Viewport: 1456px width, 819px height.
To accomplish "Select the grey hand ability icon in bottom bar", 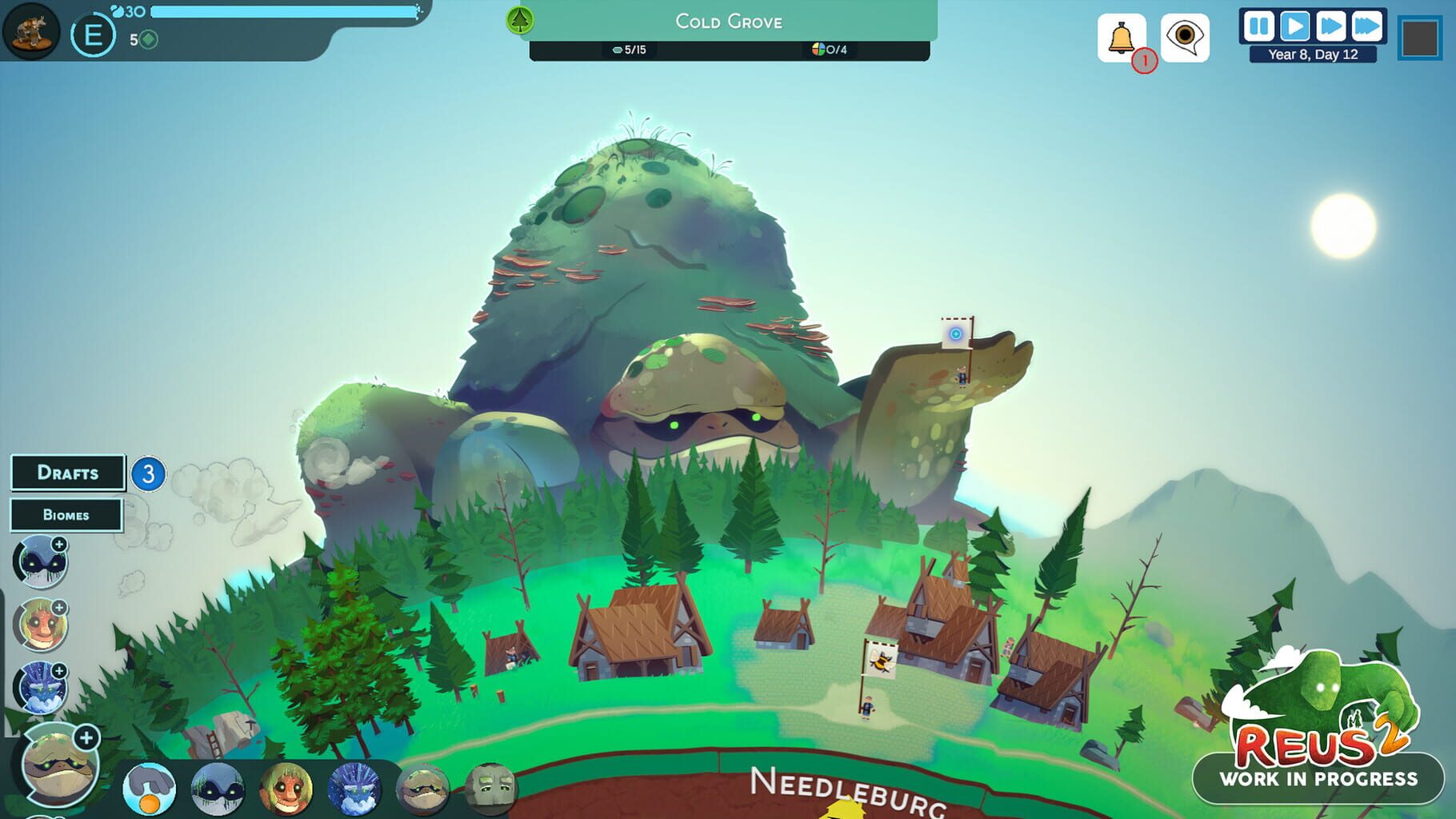I will pyautogui.click(x=149, y=788).
